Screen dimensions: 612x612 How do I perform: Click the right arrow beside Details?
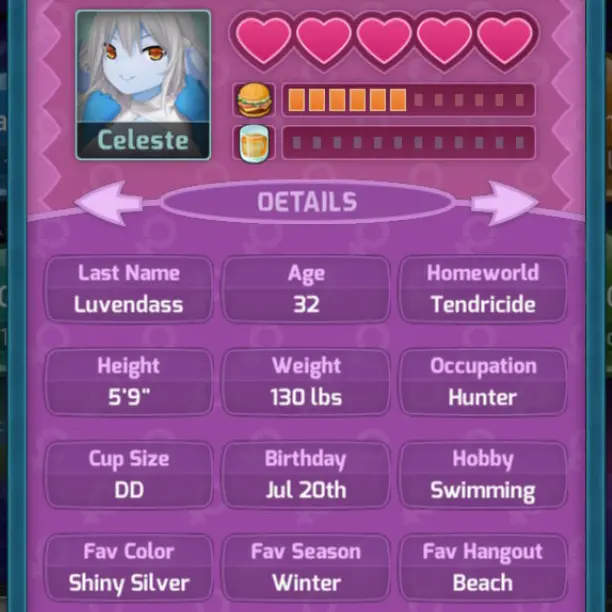click(x=504, y=202)
